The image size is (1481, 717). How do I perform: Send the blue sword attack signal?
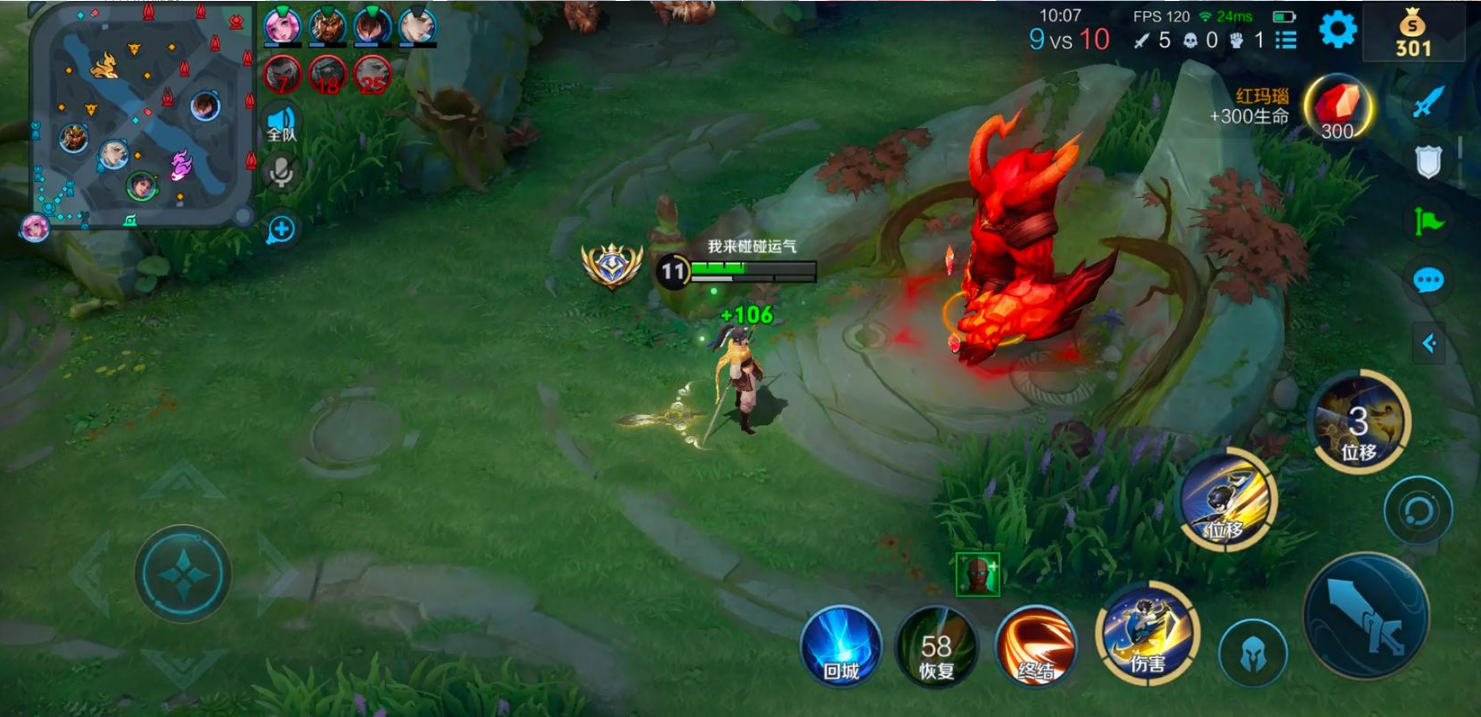point(1429,102)
